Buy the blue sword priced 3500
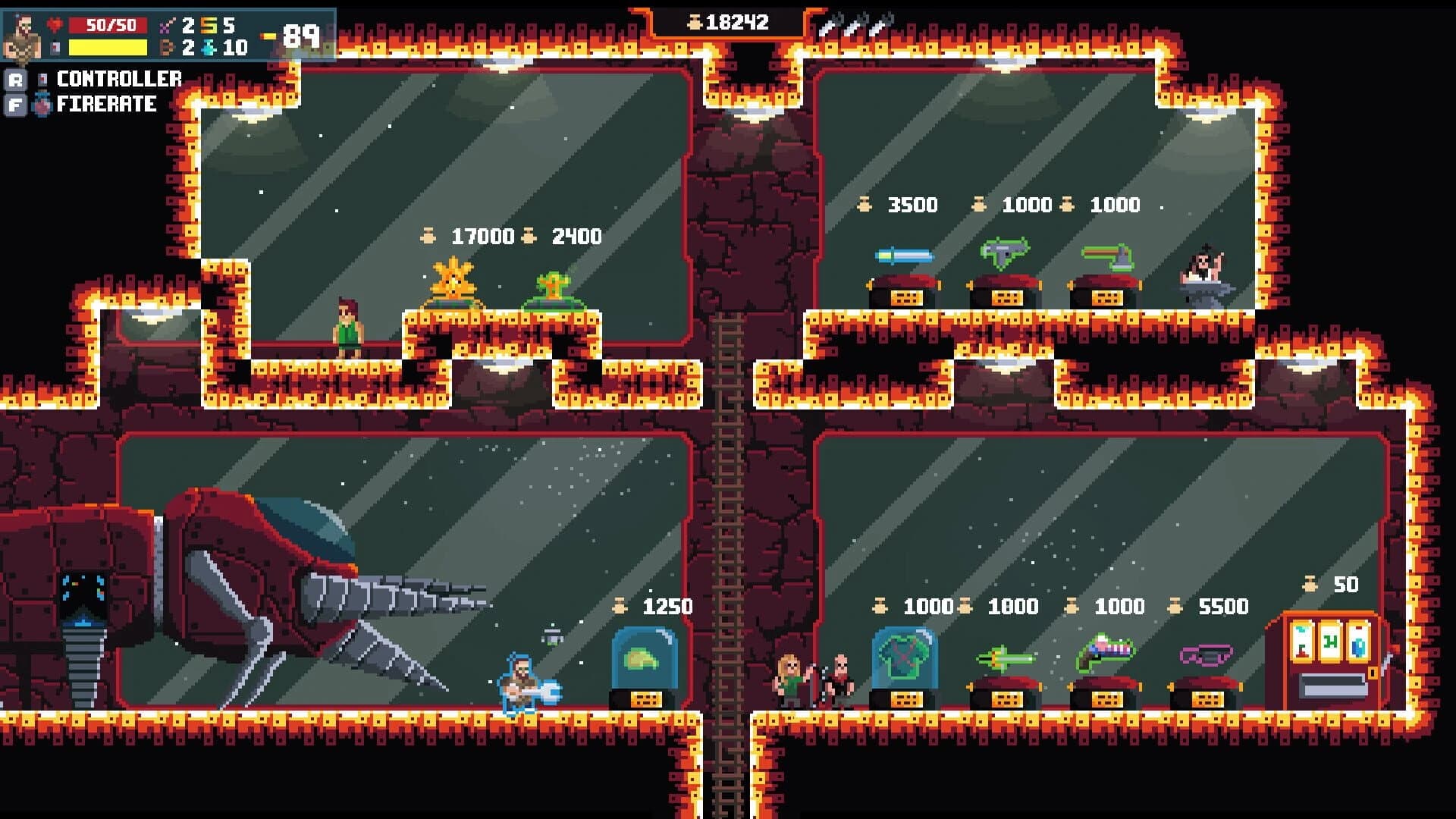The height and width of the screenshot is (819, 1456). (902, 256)
